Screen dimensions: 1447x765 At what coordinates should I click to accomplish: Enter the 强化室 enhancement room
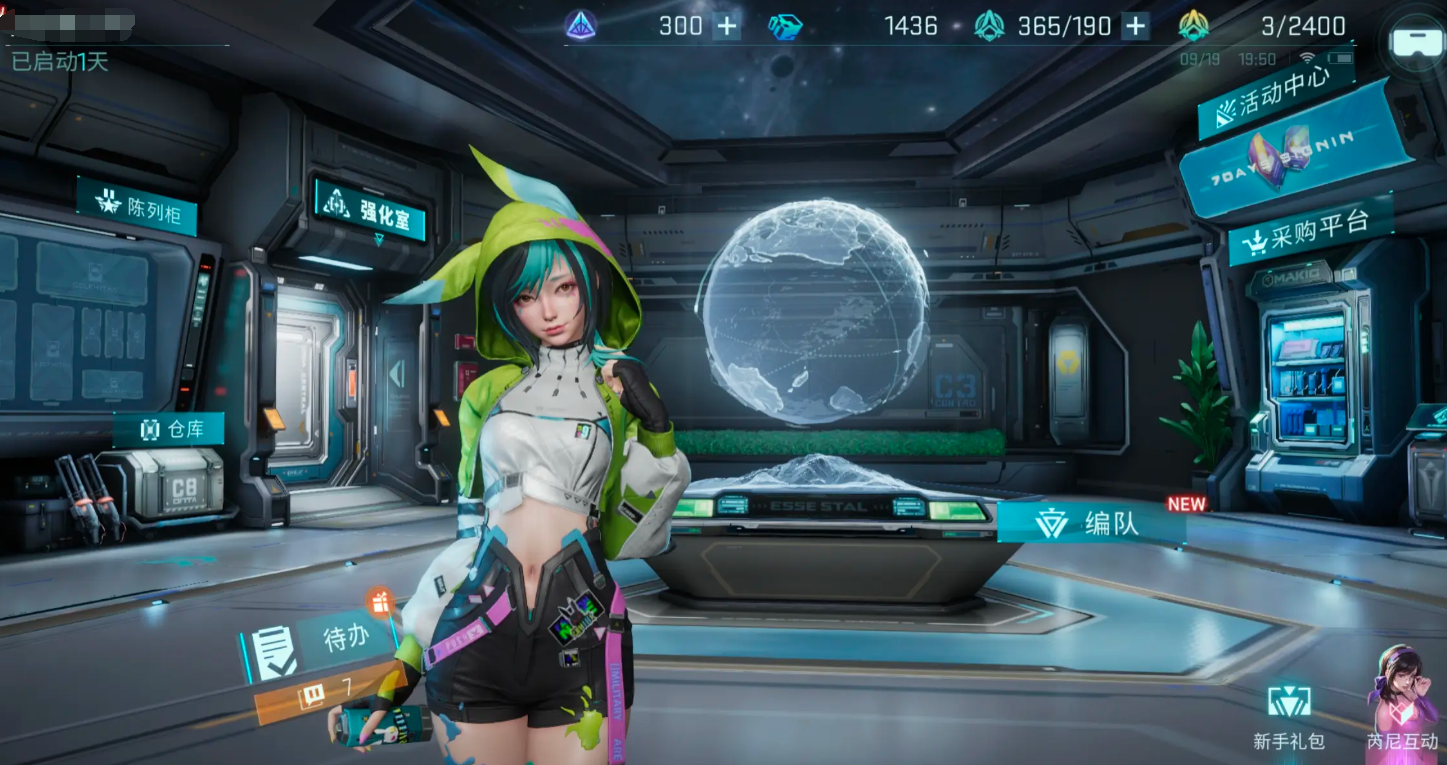[371, 211]
